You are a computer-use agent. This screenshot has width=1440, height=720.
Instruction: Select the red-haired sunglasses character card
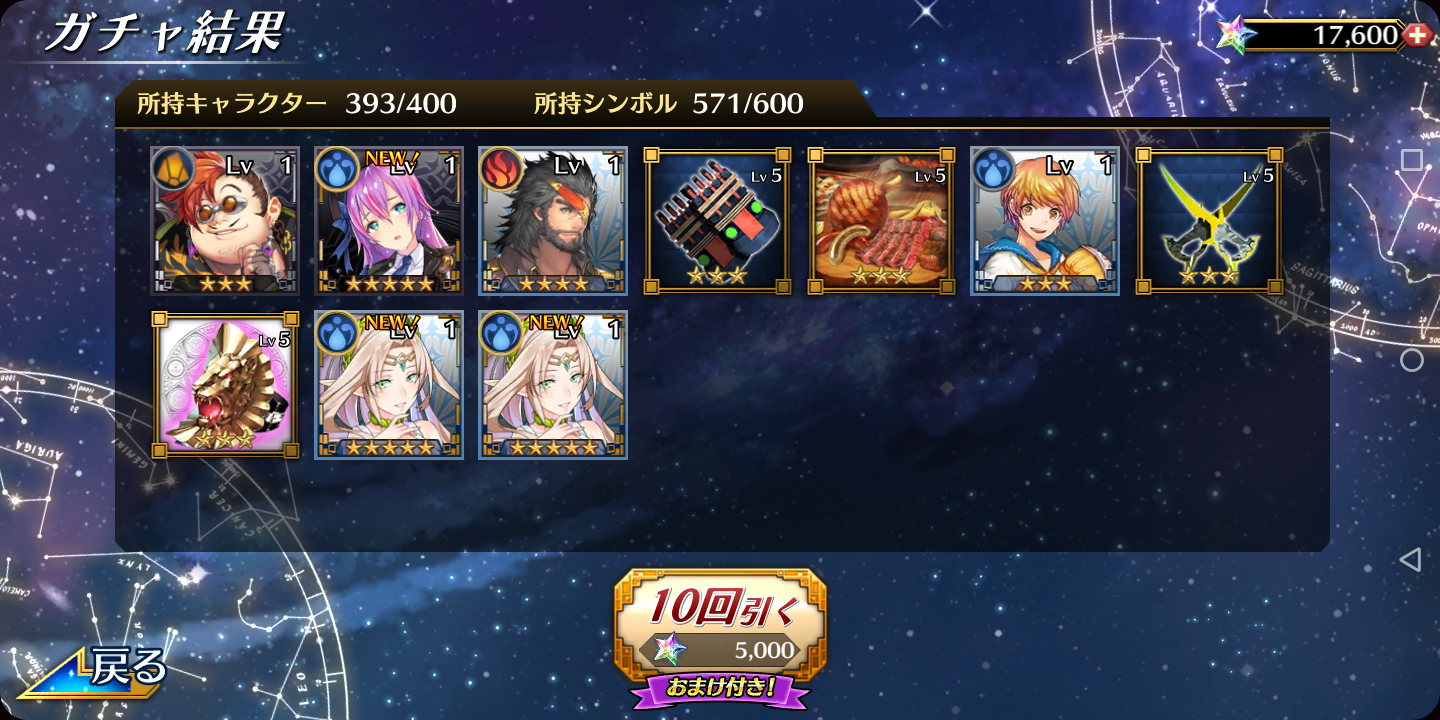tap(225, 221)
